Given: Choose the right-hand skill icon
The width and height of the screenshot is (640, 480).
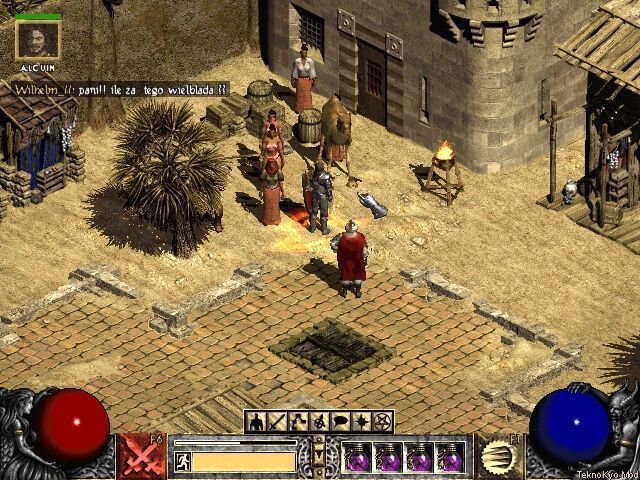Looking at the screenshot, I should tap(497, 456).
